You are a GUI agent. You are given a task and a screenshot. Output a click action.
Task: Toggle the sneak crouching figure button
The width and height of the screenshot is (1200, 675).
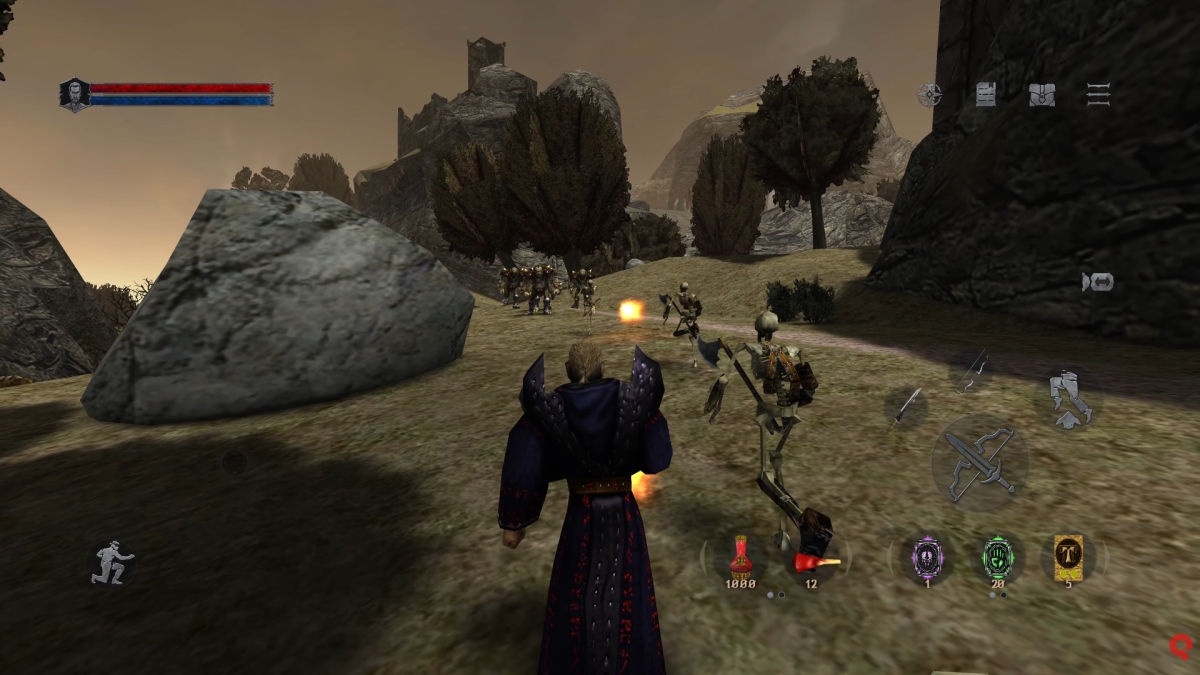point(111,563)
